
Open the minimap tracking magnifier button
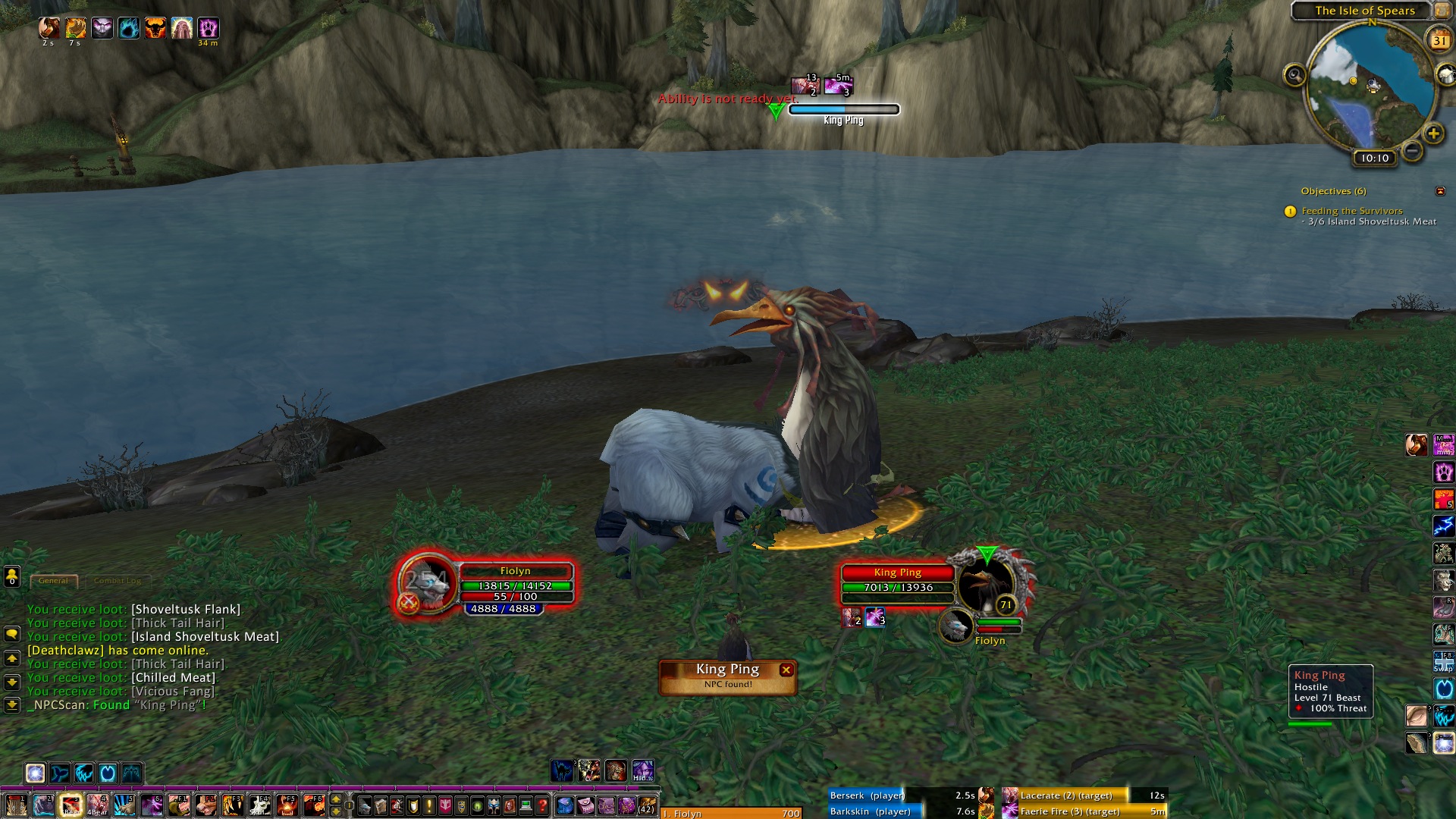coord(1294,75)
